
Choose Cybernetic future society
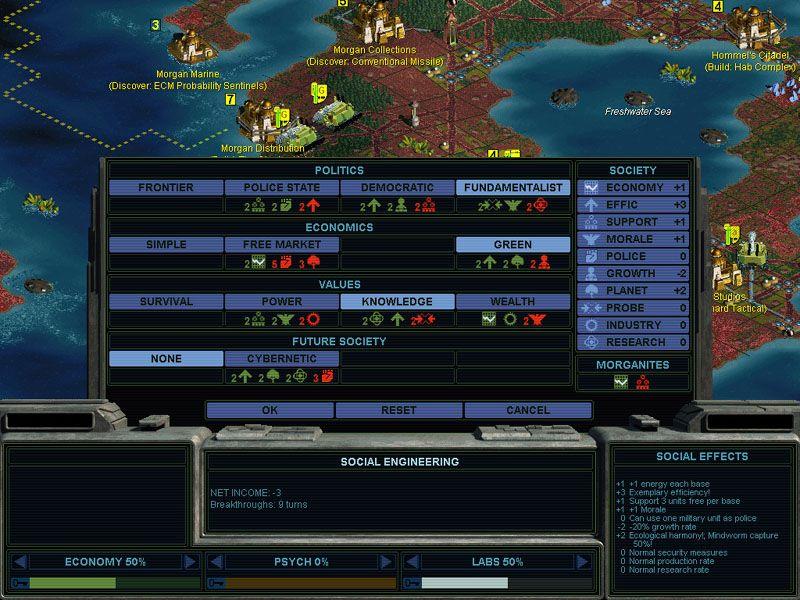pyautogui.click(x=282, y=359)
